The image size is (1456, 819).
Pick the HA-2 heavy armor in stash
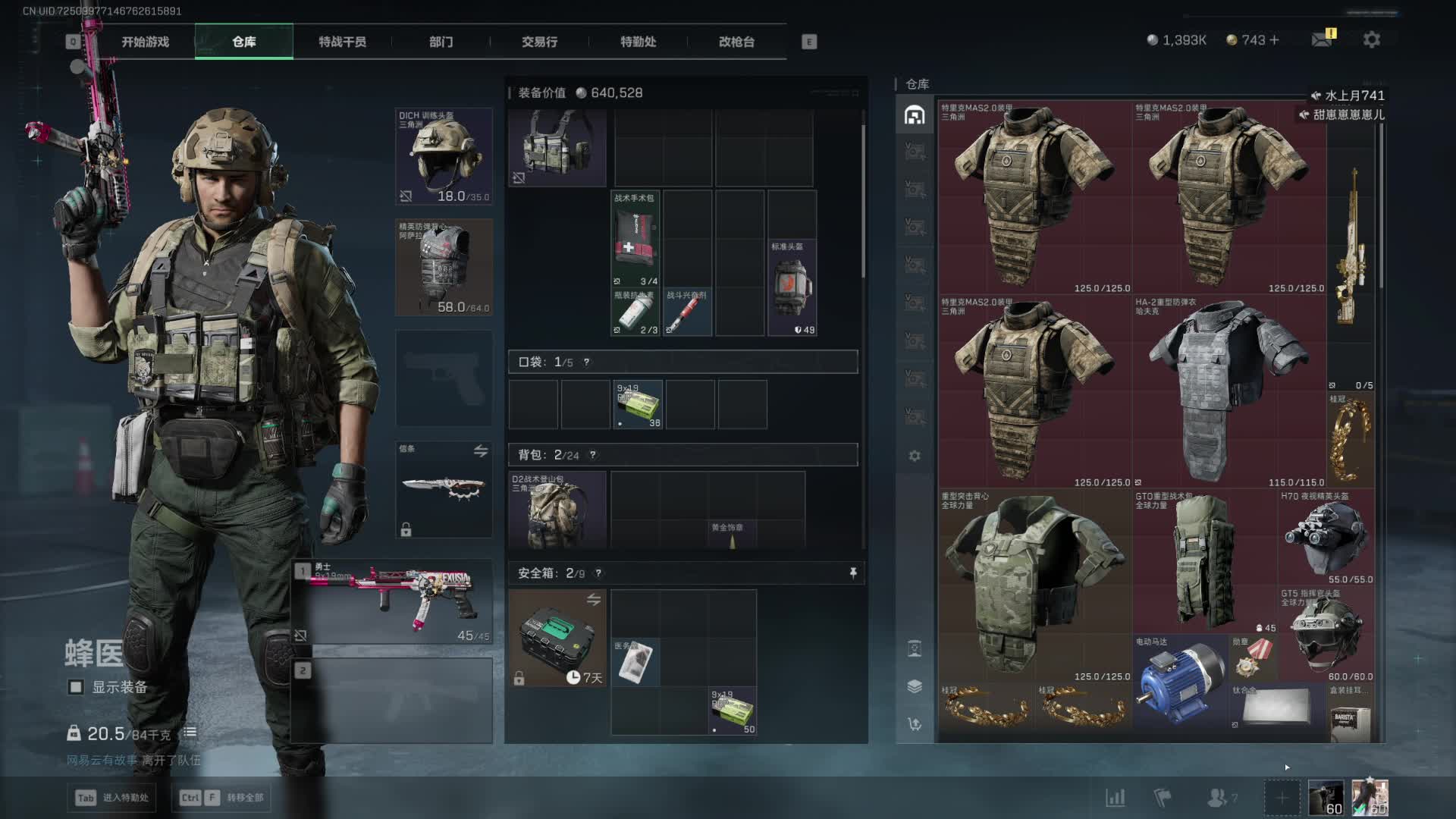pos(1228,391)
